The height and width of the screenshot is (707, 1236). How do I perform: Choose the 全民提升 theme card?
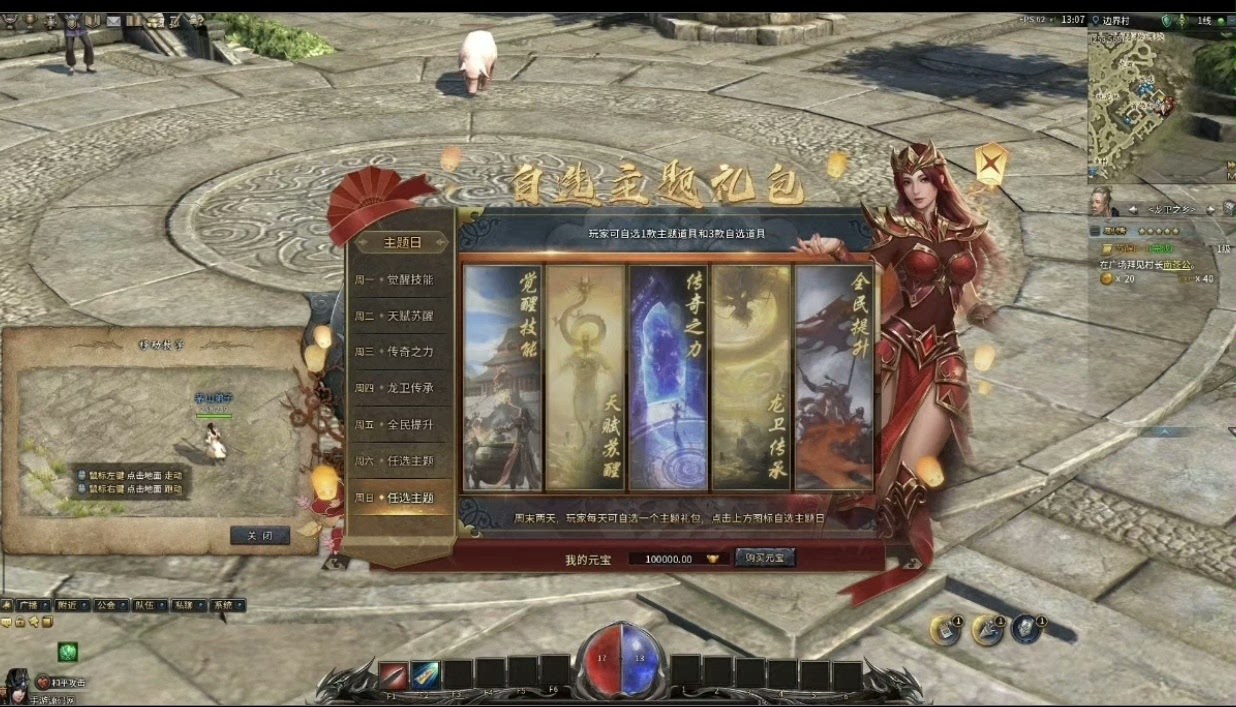pos(833,378)
